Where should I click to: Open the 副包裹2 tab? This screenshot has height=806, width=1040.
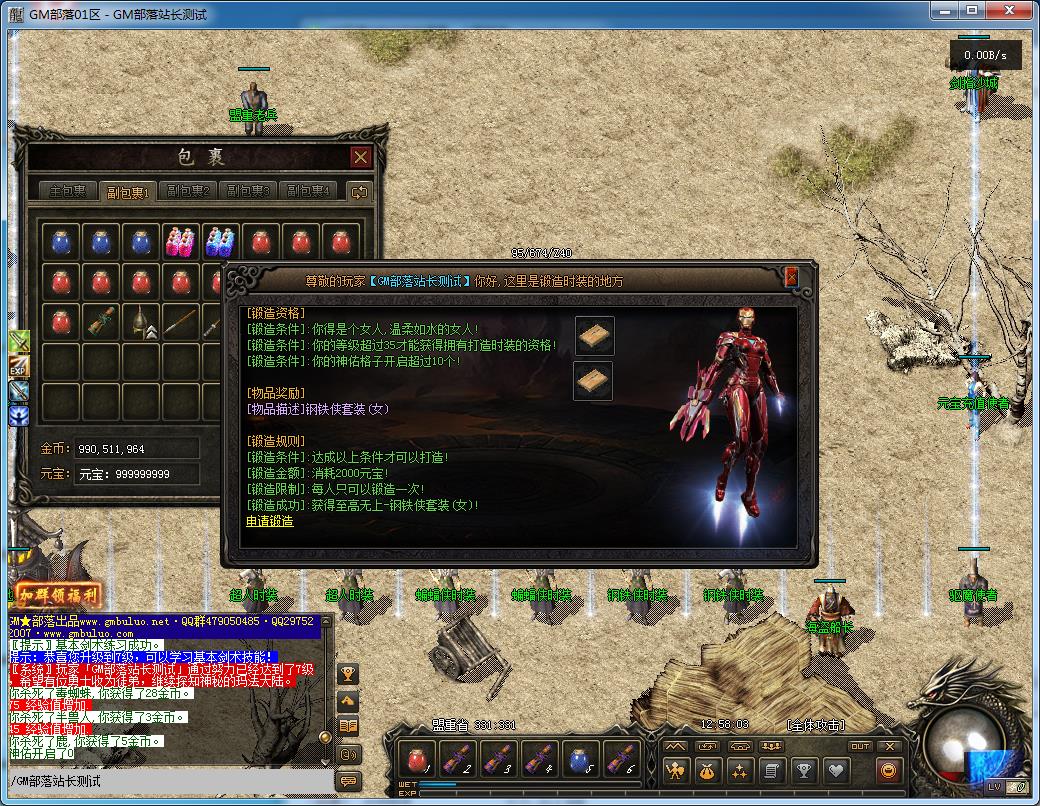[x=188, y=191]
